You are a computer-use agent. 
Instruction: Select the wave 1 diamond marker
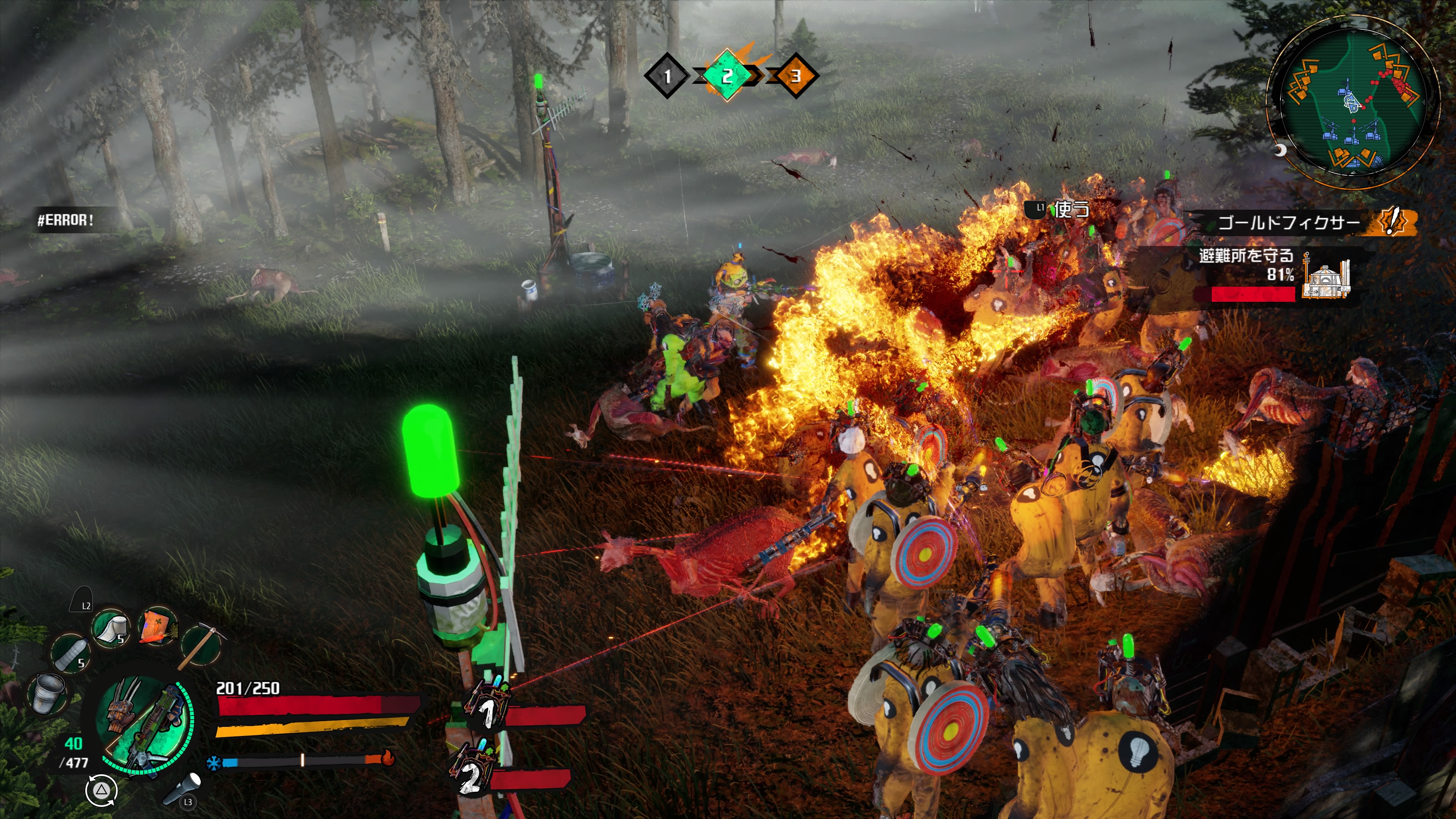coord(667,76)
